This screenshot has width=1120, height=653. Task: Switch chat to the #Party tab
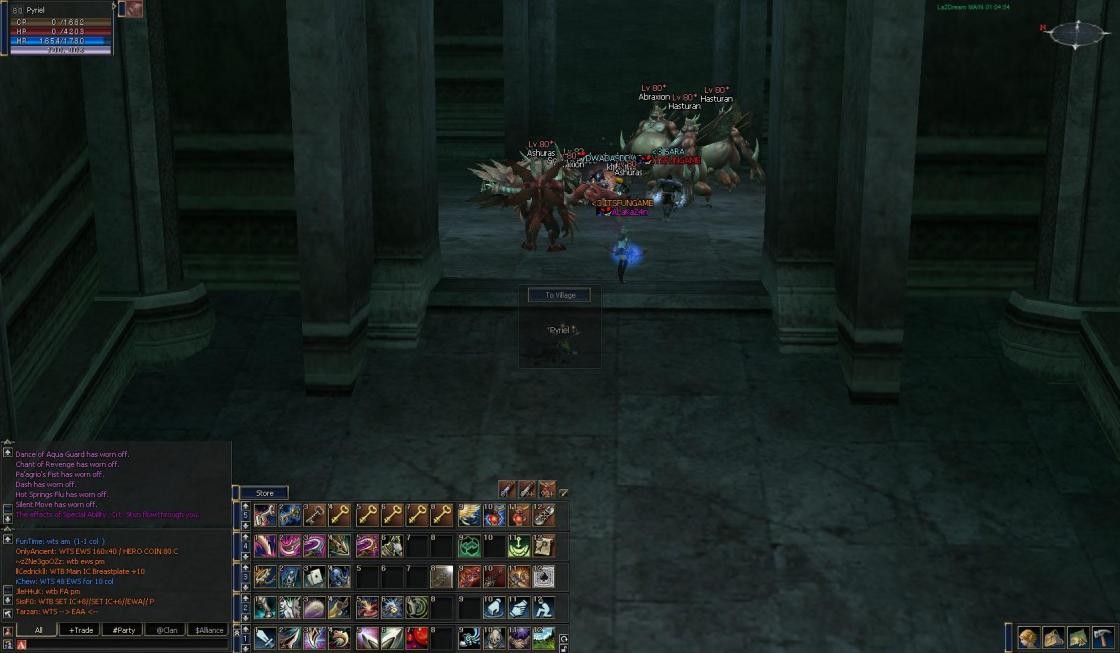pos(123,630)
